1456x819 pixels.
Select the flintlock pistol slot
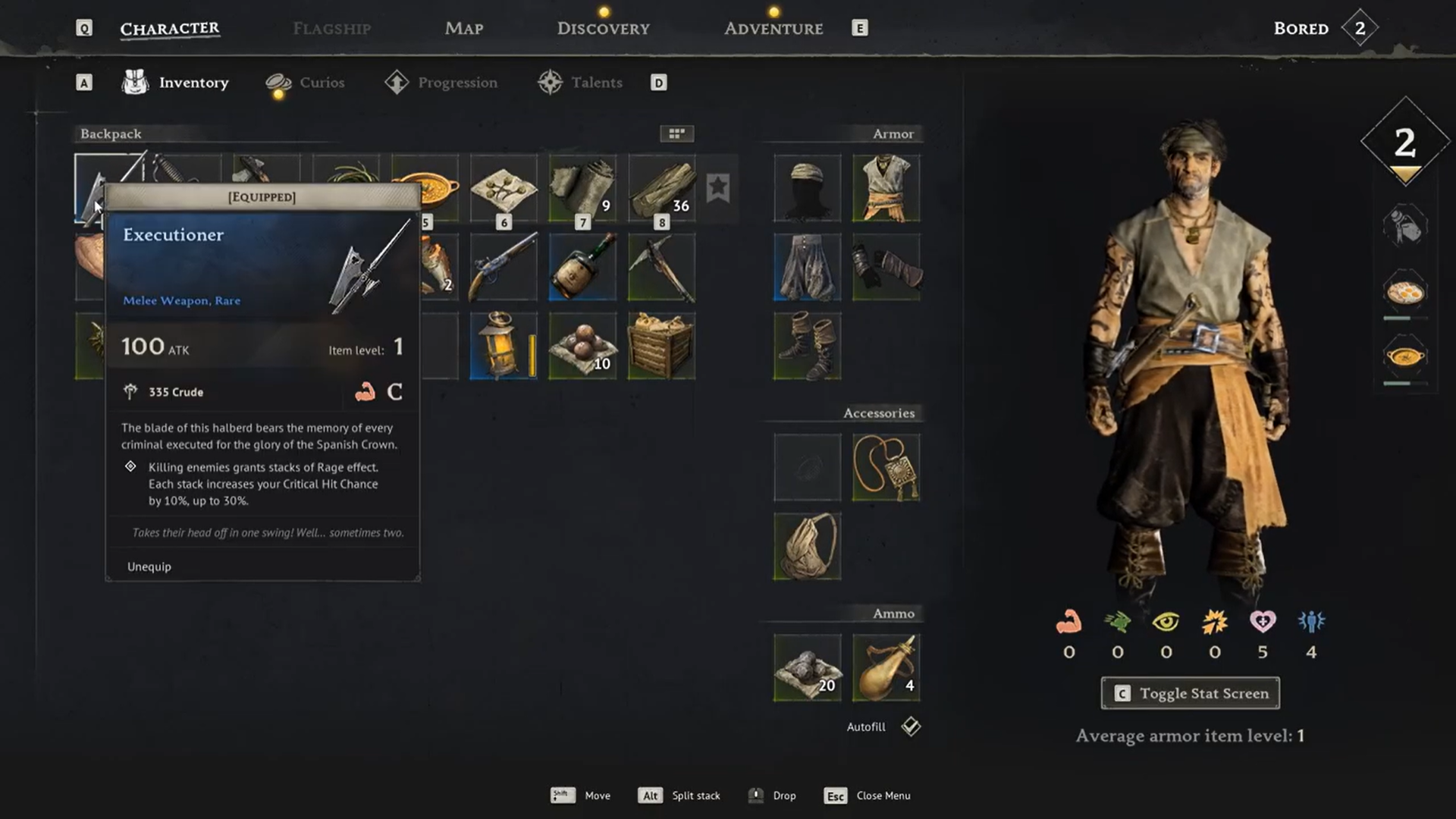(x=504, y=267)
